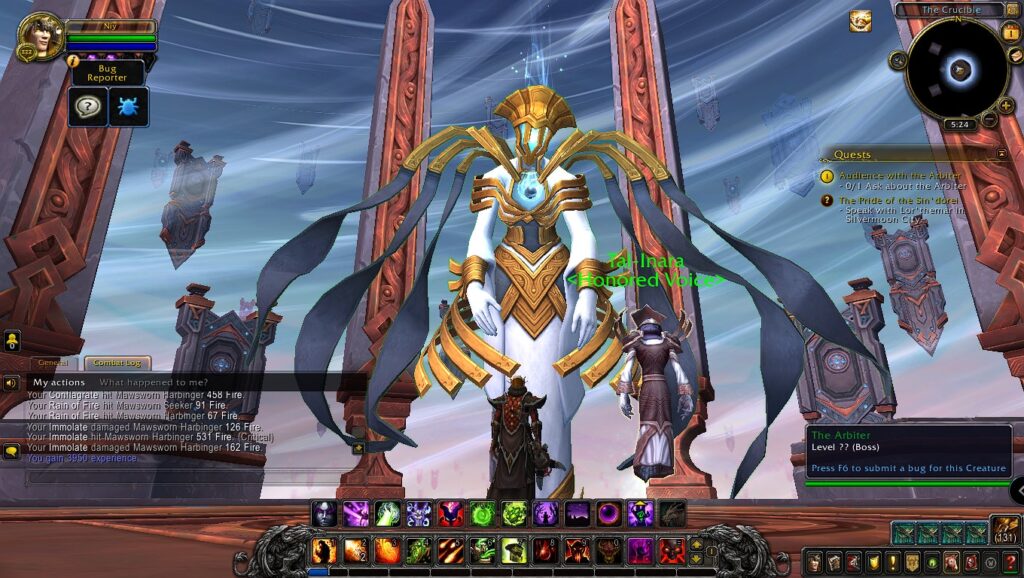Open the yellow exclamation quest log button
The image size is (1024, 578).
click(x=893, y=562)
